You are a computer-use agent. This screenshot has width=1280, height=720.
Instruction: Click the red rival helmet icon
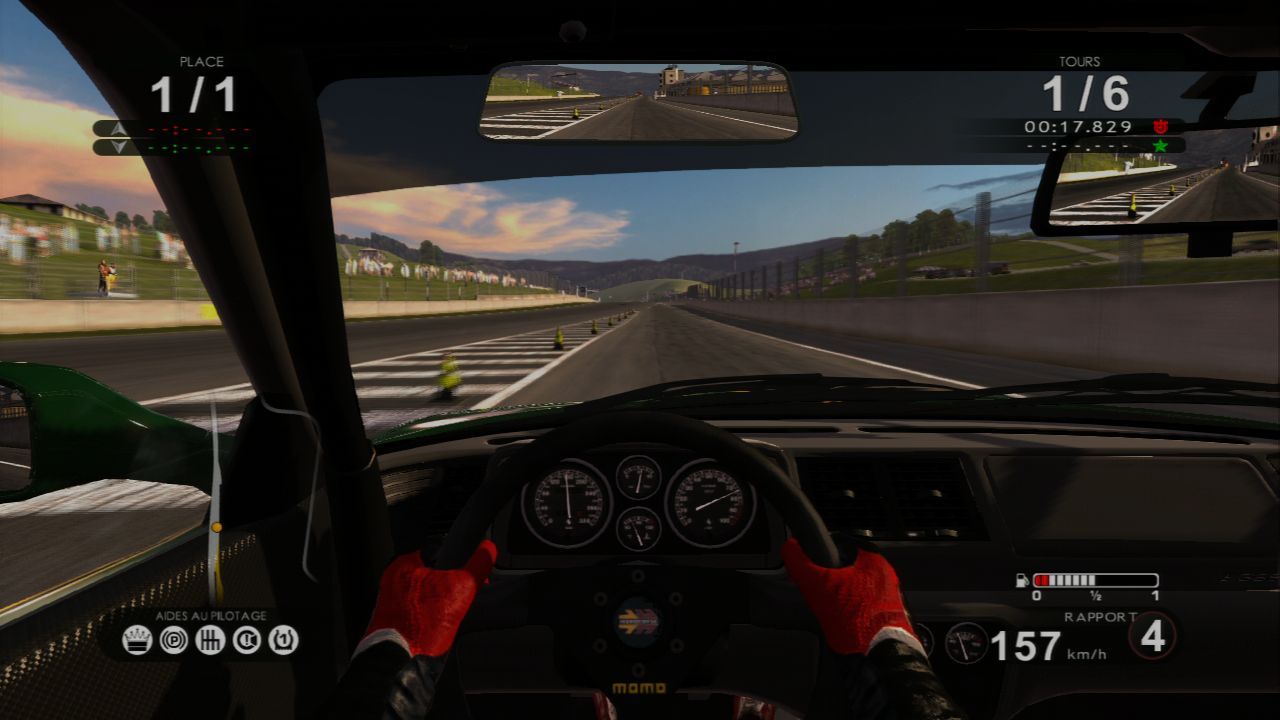pyautogui.click(x=1160, y=126)
